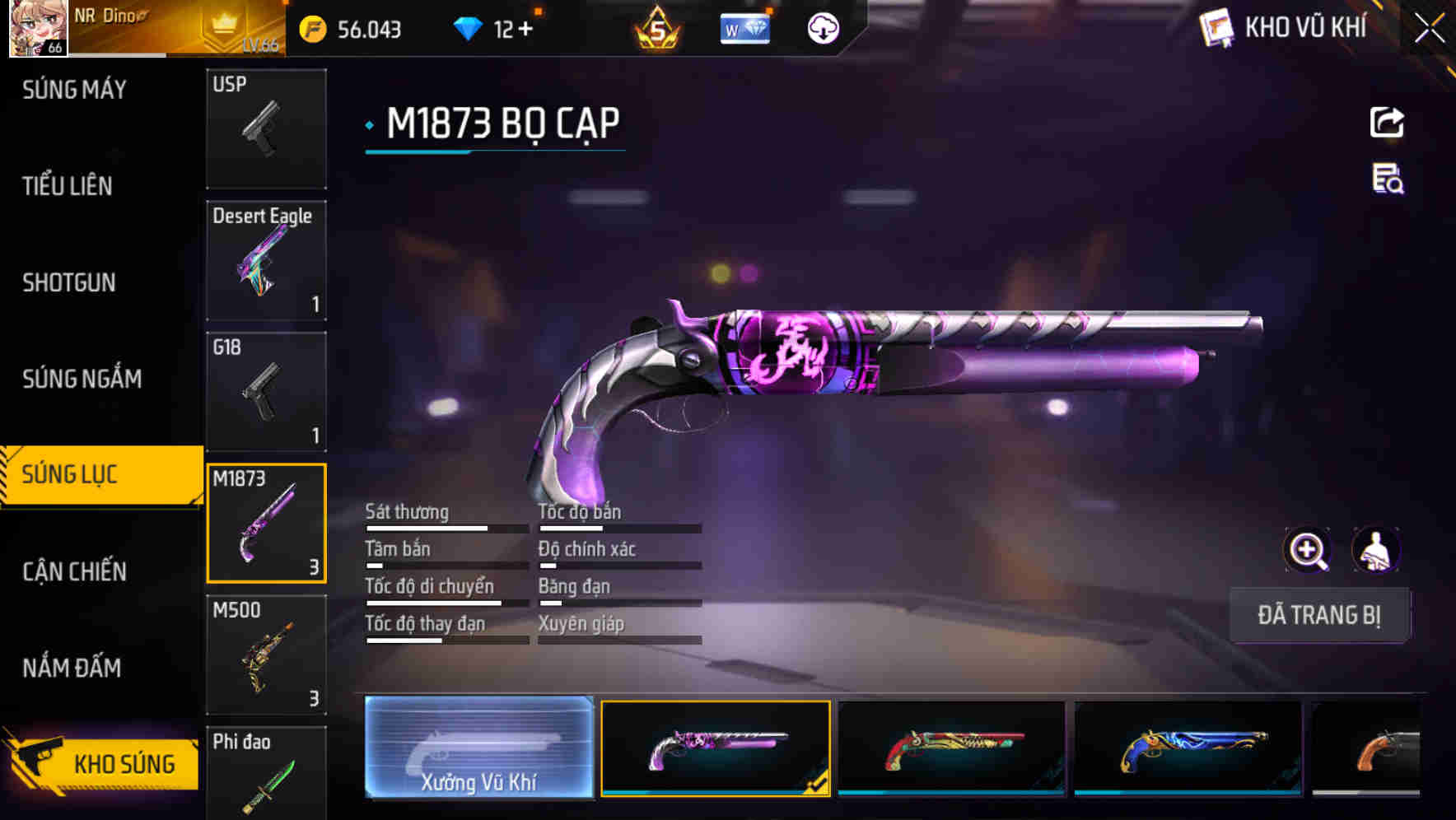Screen dimensions: 1456x820
Task: Select the magnifying glass zoom preview icon
Action: [x=1308, y=550]
